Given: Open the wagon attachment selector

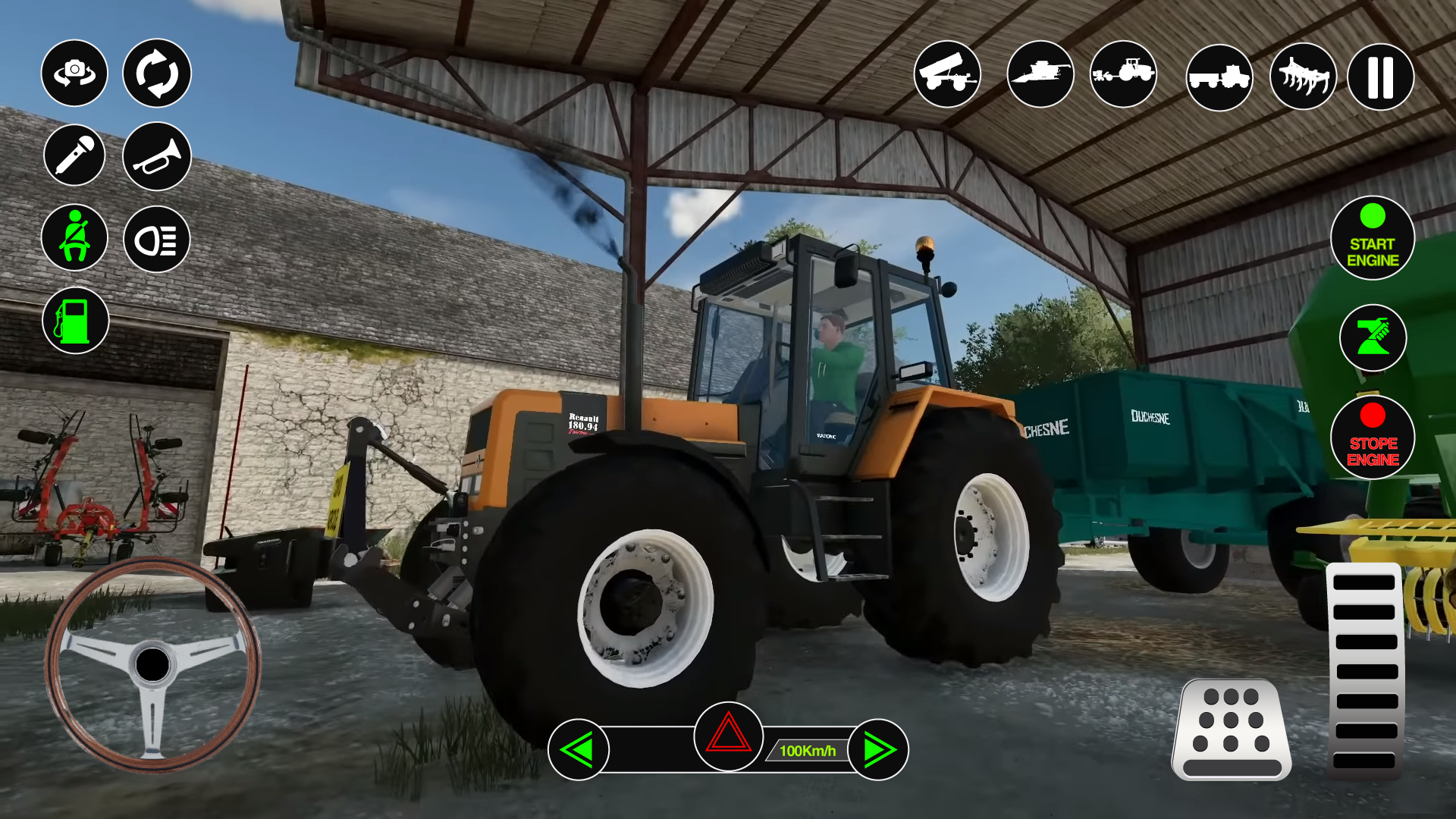Looking at the screenshot, I should pos(1217,74).
